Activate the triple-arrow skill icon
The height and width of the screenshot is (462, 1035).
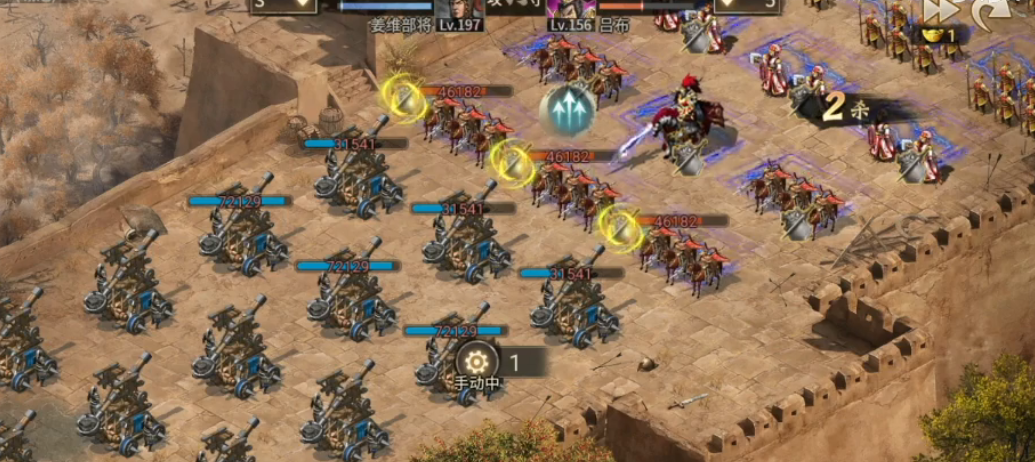[x=568, y=109]
